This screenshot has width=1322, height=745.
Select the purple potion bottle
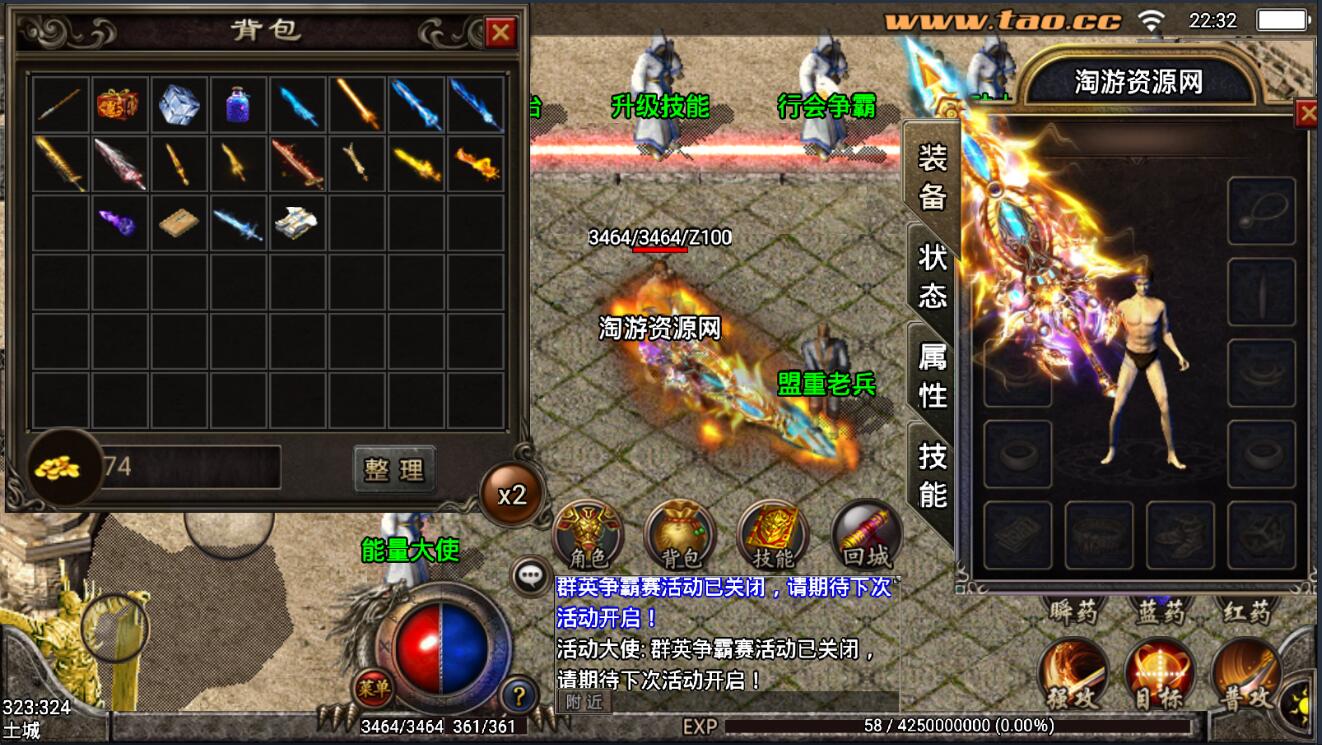point(238,104)
